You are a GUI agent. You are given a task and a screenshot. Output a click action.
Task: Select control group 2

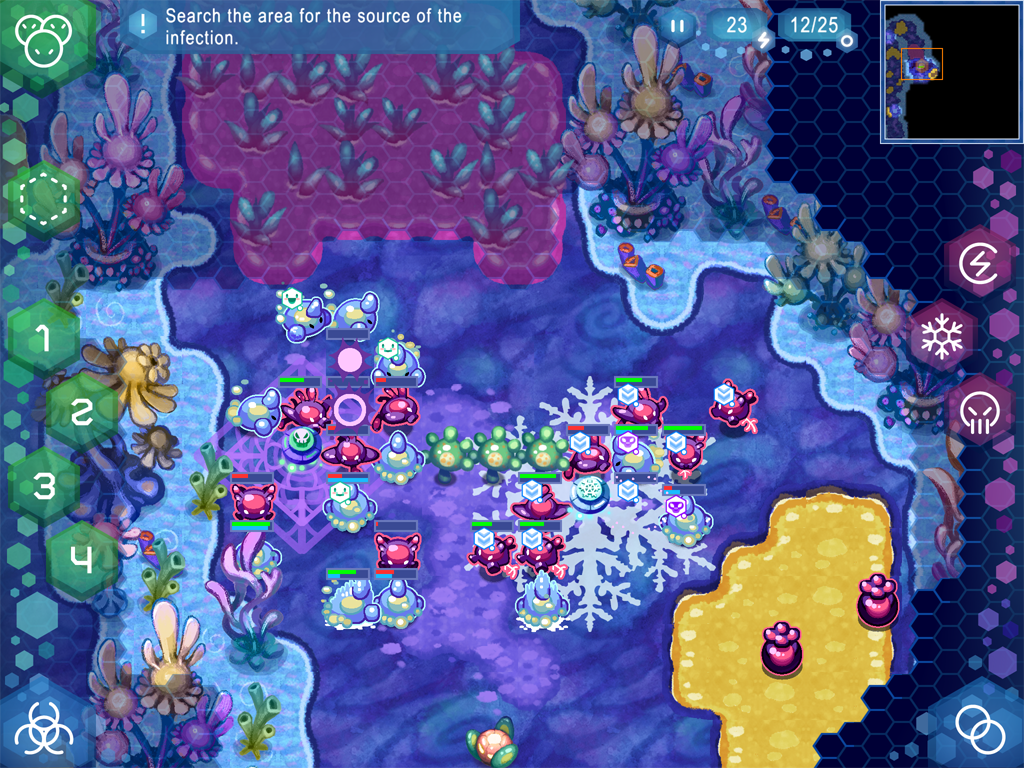pos(82,411)
